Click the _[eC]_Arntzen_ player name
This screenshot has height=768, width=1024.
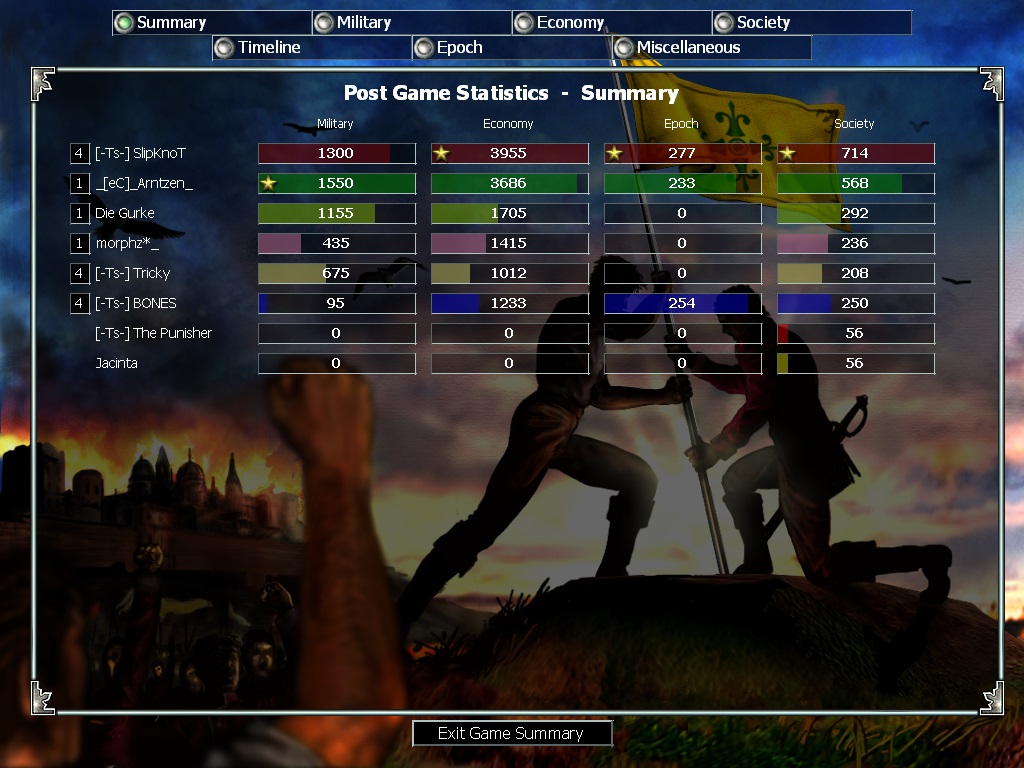pyautogui.click(x=144, y=184)
